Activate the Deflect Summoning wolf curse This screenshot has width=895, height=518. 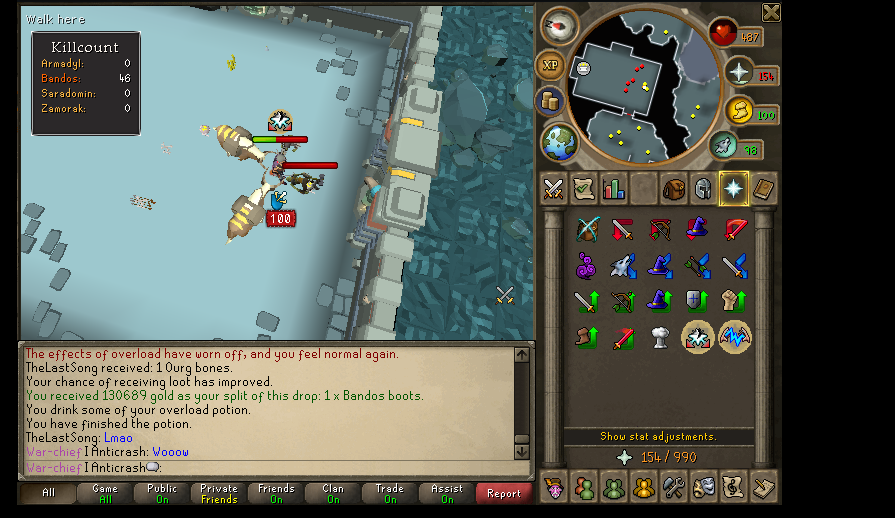click(x=623, y=265)
